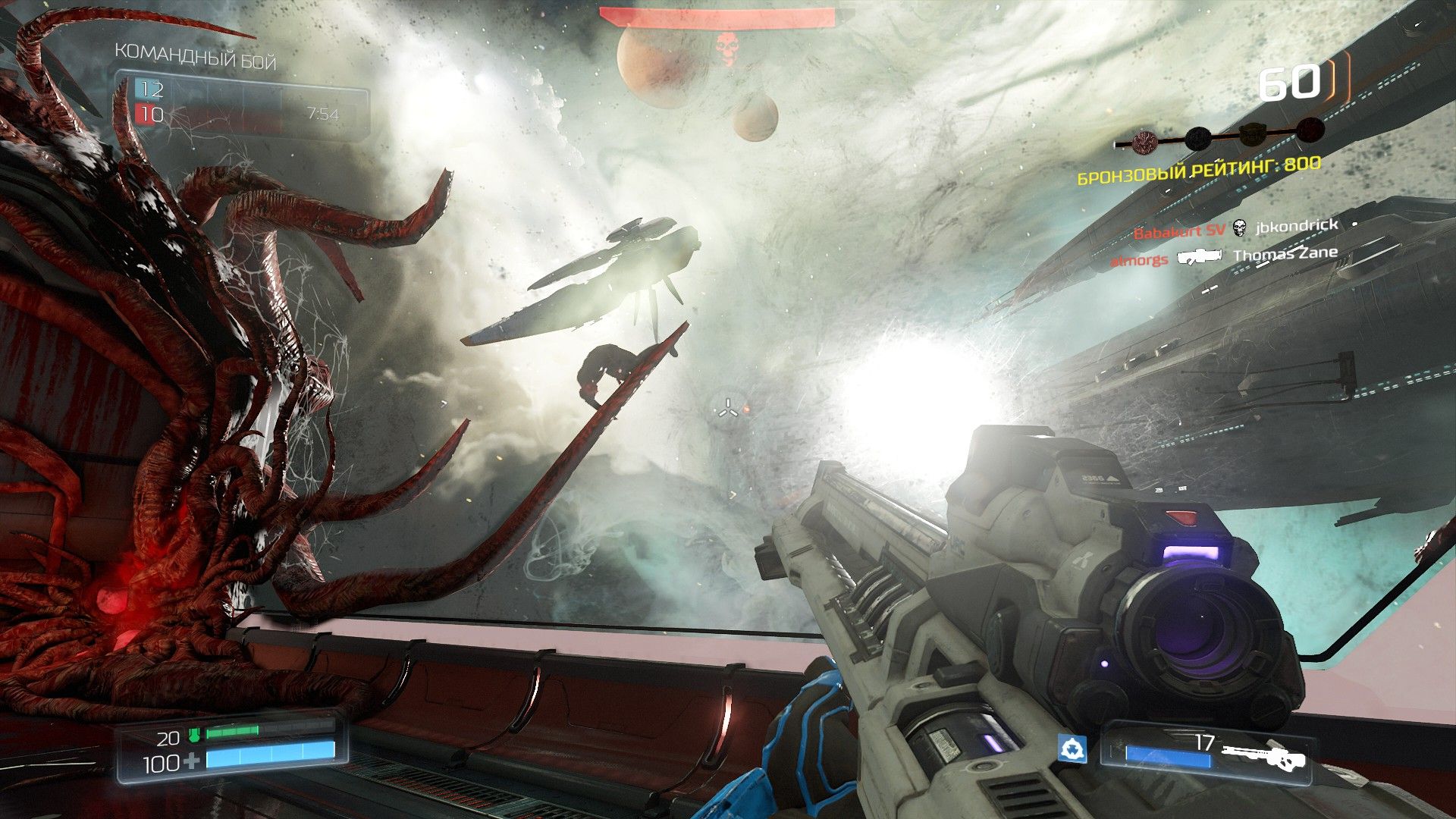Click the red skull marker icon
Viewport: 1456px width, 819px height.
point(726,47)
